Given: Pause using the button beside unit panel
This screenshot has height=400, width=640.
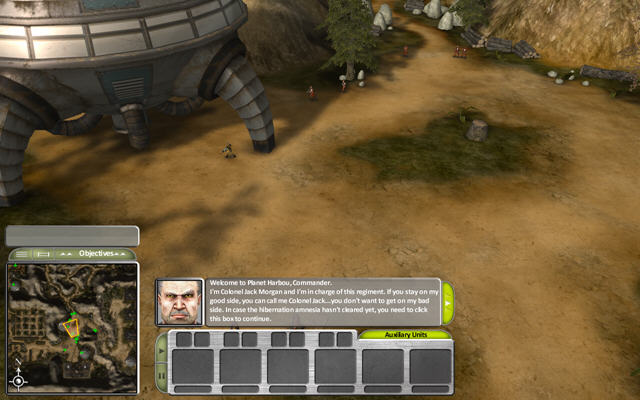Looking at the screenshot, I should coord(162,376).
